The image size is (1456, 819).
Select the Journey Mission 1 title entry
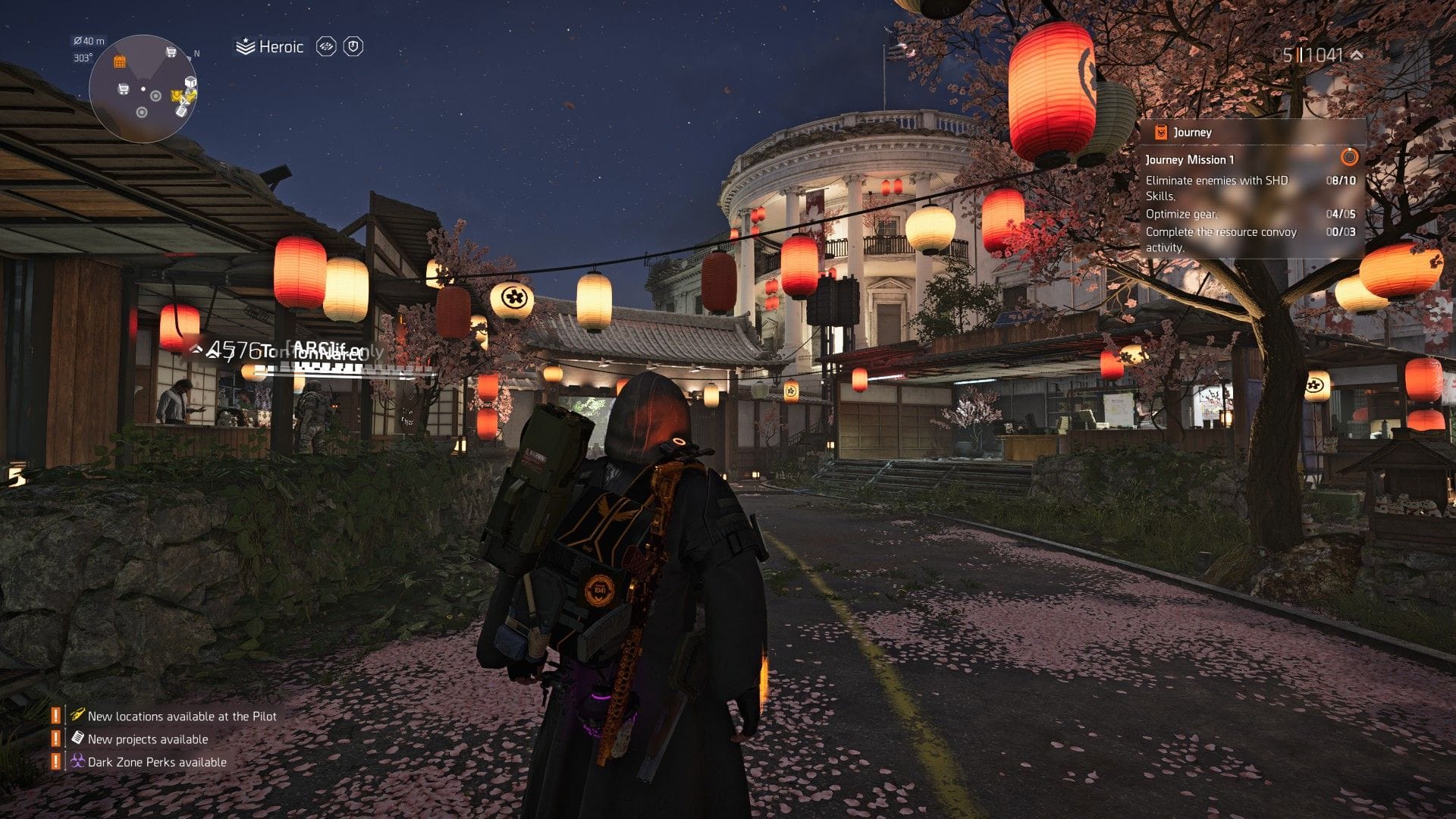(1188, 160)
